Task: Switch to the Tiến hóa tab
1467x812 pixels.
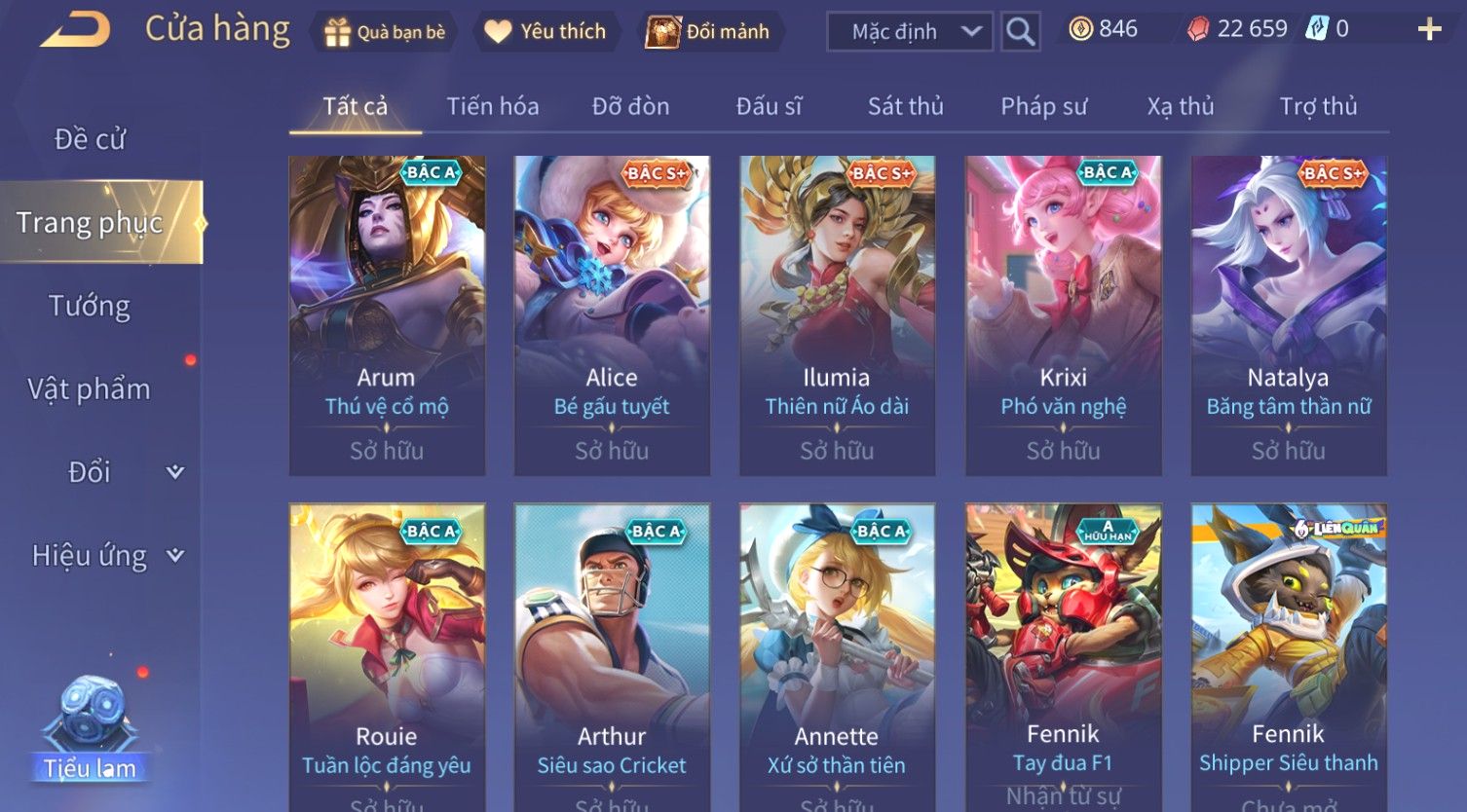Action: (492, 106)
